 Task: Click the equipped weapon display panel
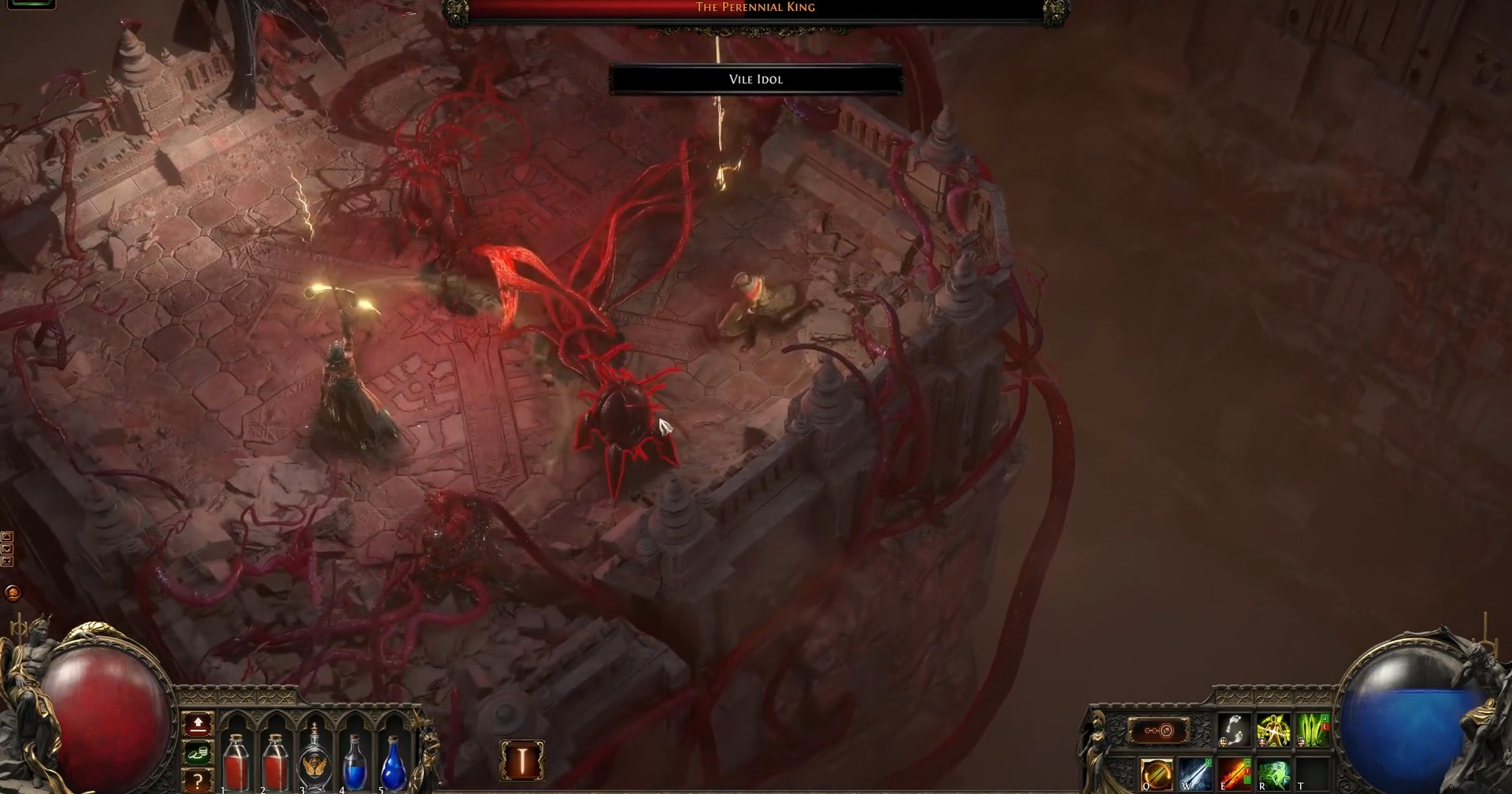[x=1159, y=731]
